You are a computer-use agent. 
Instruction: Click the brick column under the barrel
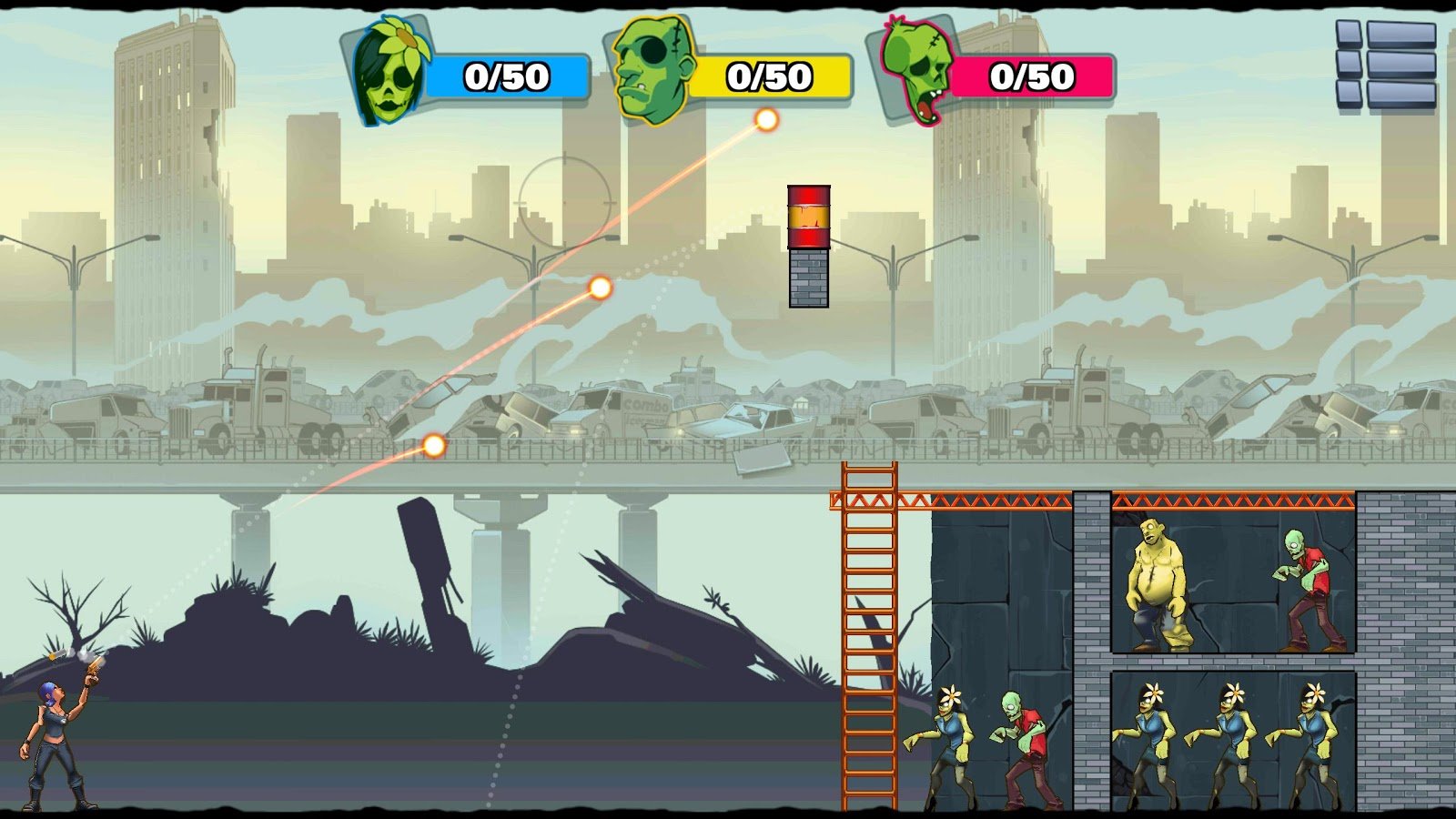(808, 276)
